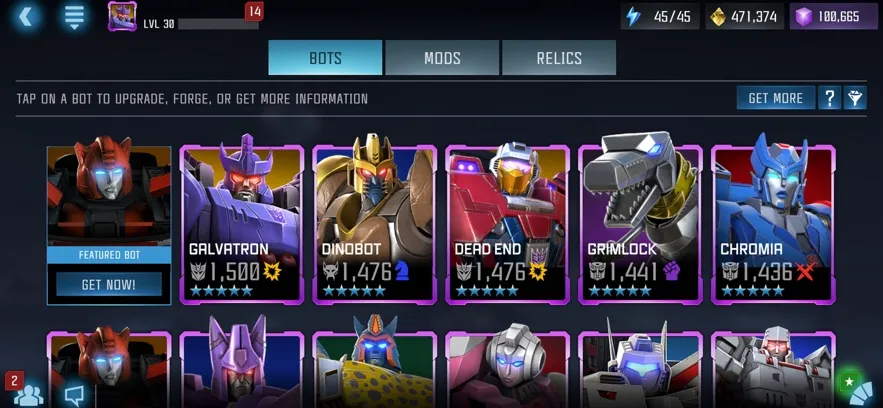Open the player profile avatar
The image size is (883, 408).
pyautogui.click(x=122, y=17)
